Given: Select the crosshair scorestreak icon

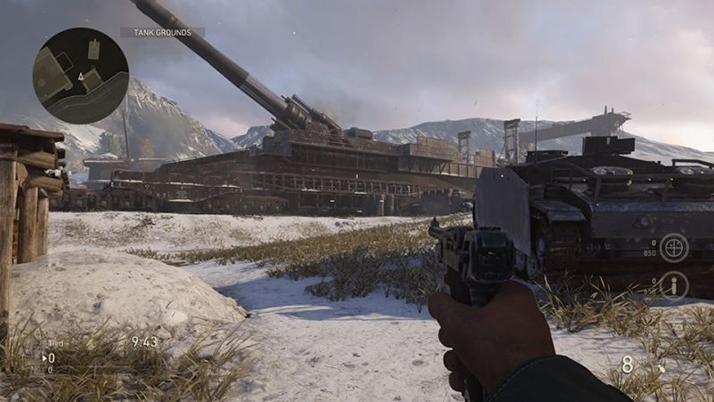Looking at the screenshot, I should (x=673, y=246).
